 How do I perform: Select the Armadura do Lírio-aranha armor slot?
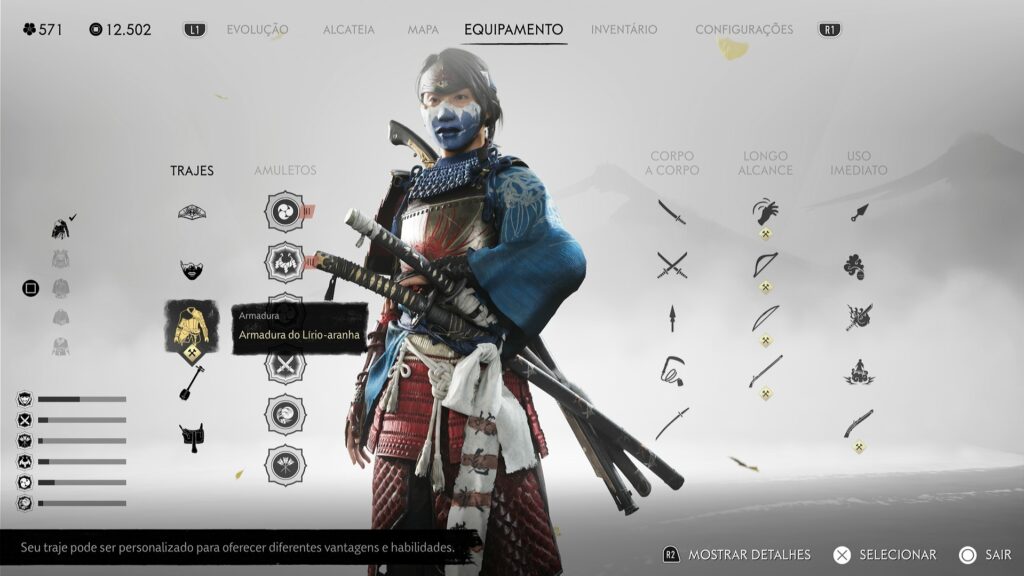(x=192, y=326)
